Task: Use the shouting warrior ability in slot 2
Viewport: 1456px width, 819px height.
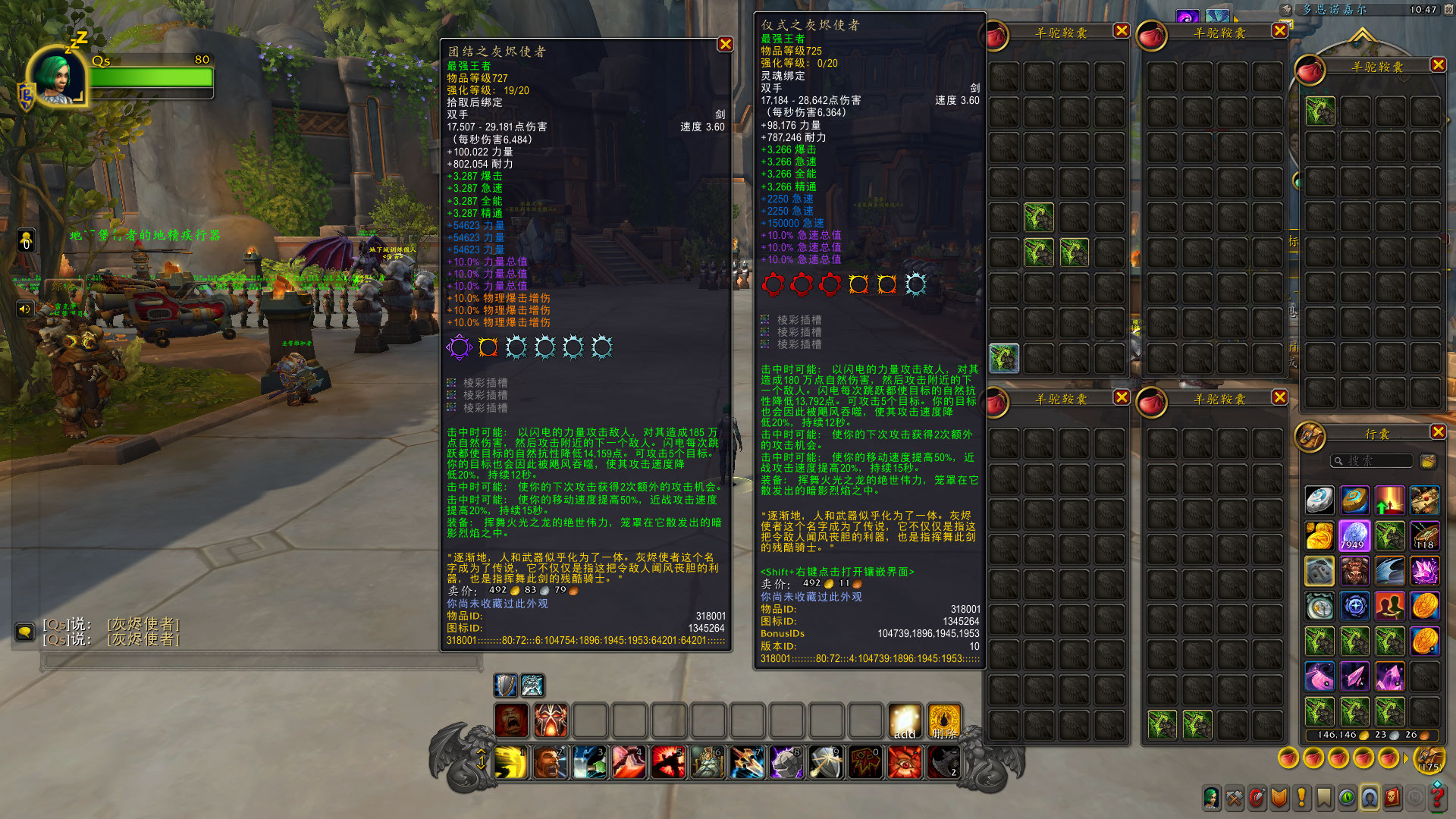Action: [551, 762]
